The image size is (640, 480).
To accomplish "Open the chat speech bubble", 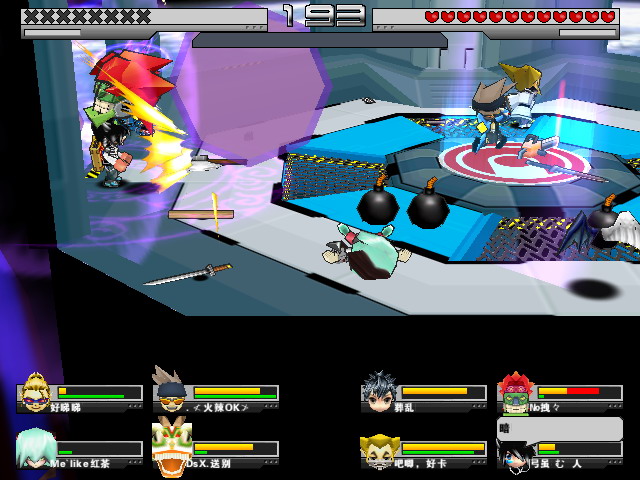I will pyautogui.click(x=560, y=429).
